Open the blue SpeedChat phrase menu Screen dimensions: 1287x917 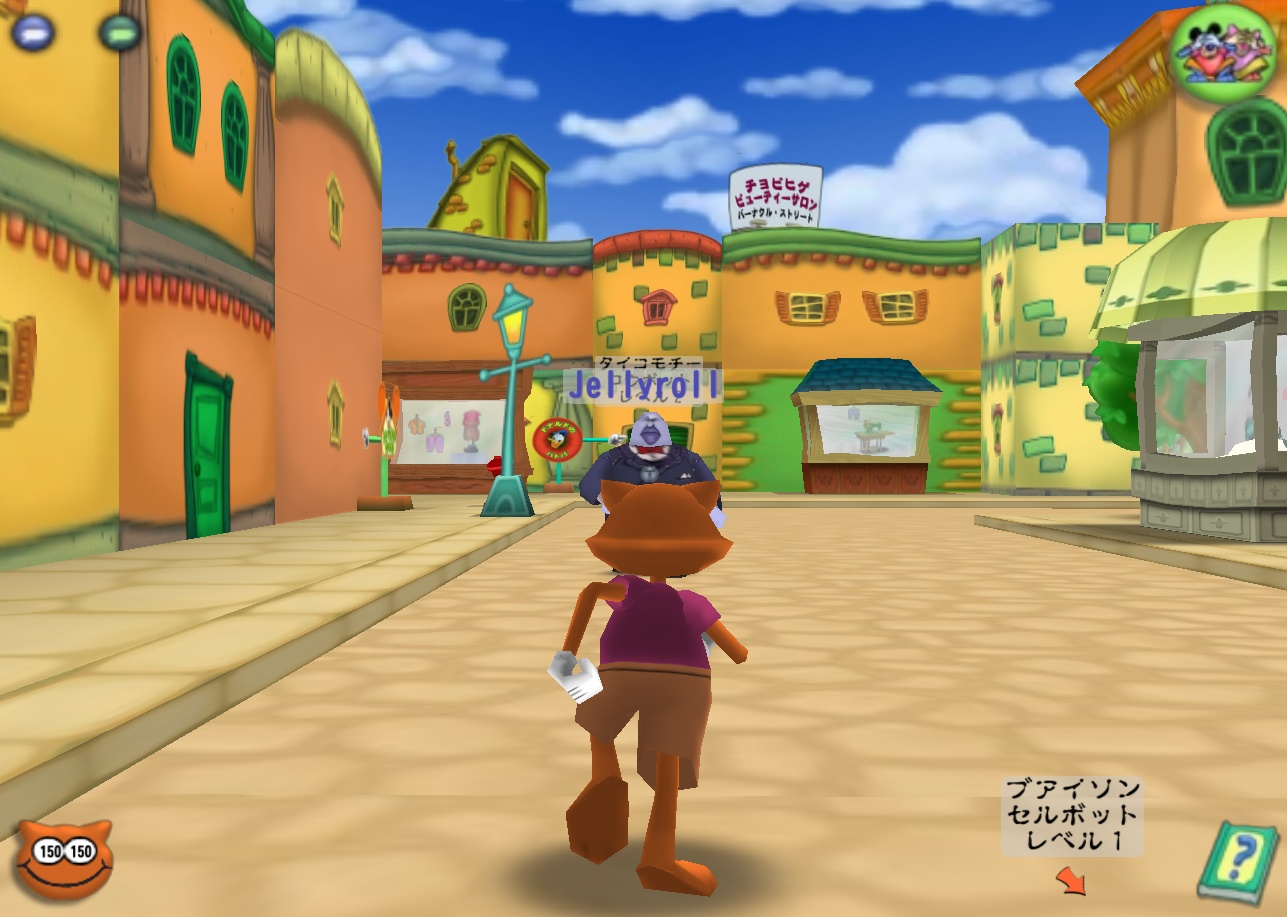pyautogui.click(x=34, y=30)
